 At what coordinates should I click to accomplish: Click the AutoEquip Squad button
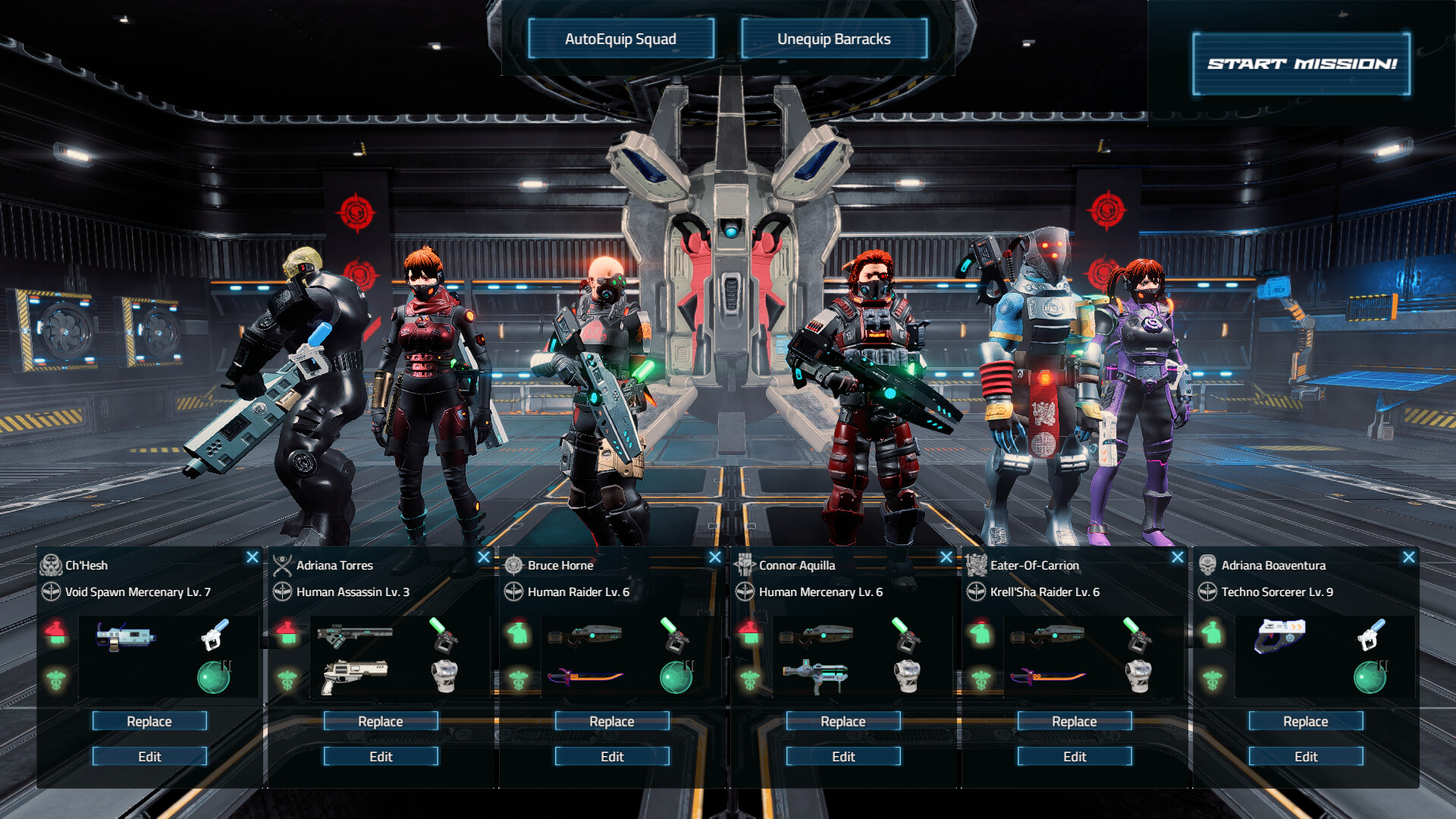(x=620, y=39)
